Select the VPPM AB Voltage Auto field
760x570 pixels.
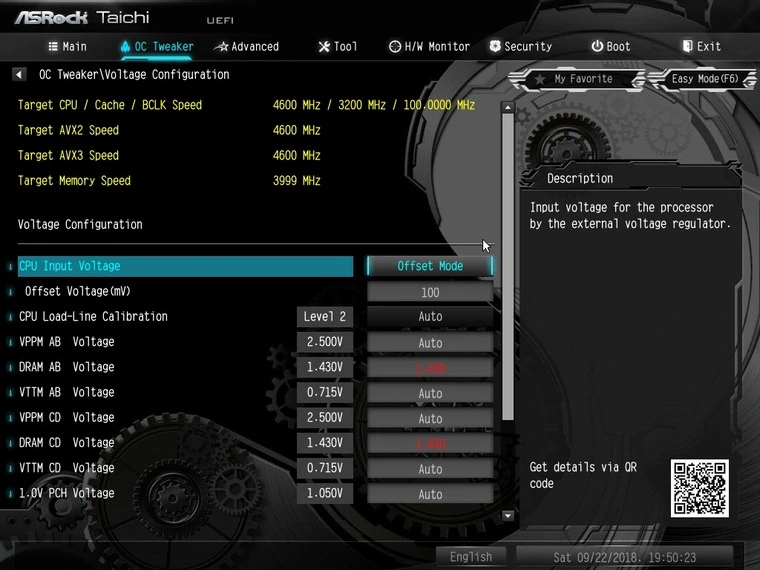430,342
